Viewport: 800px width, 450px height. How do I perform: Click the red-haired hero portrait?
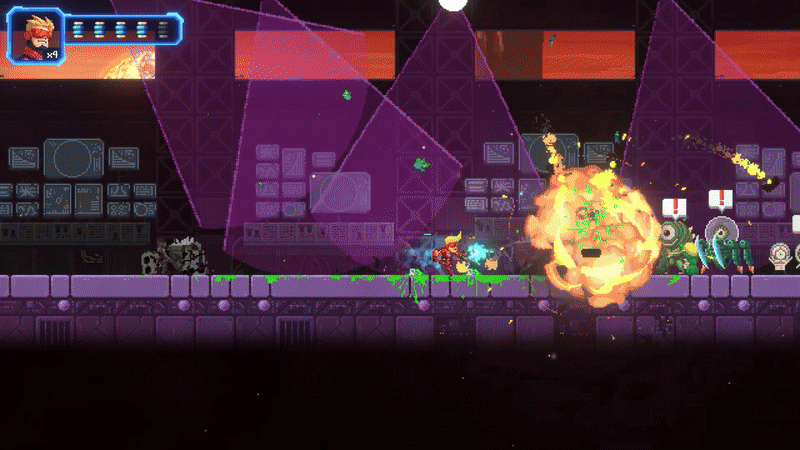click(x=35, y=32)
